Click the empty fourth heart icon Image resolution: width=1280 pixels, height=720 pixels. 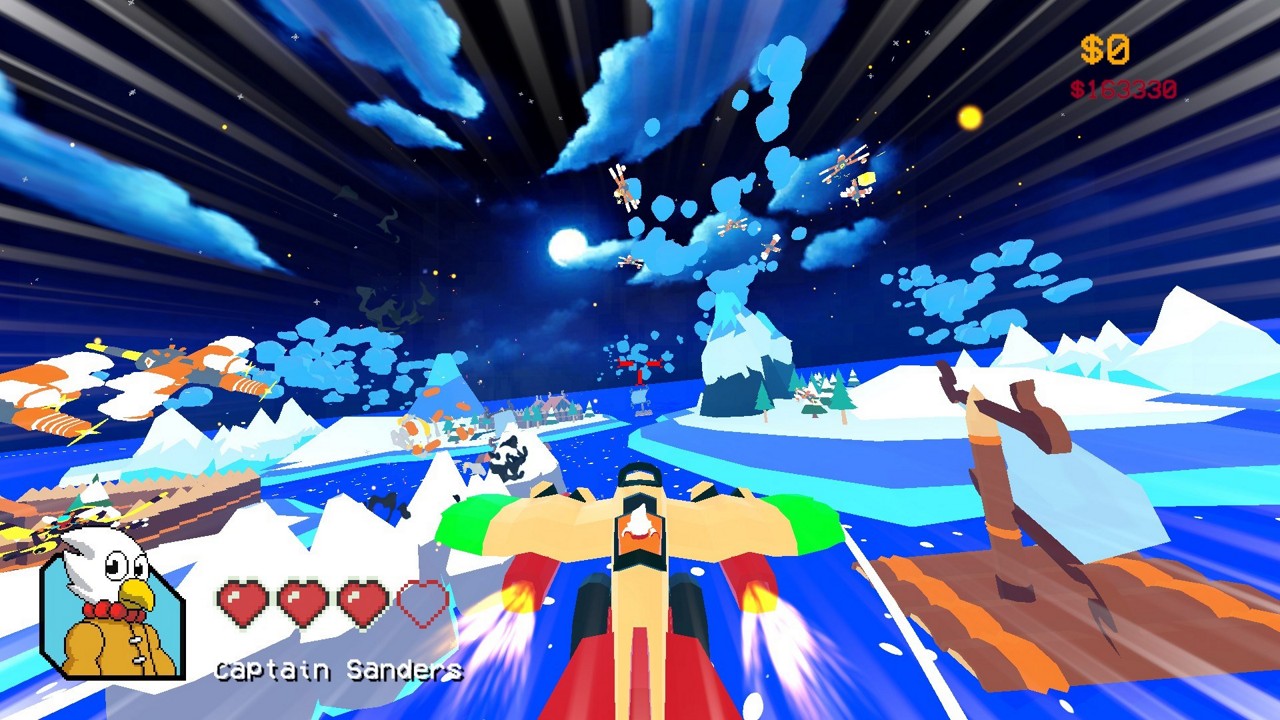click(x=421, y=602)
